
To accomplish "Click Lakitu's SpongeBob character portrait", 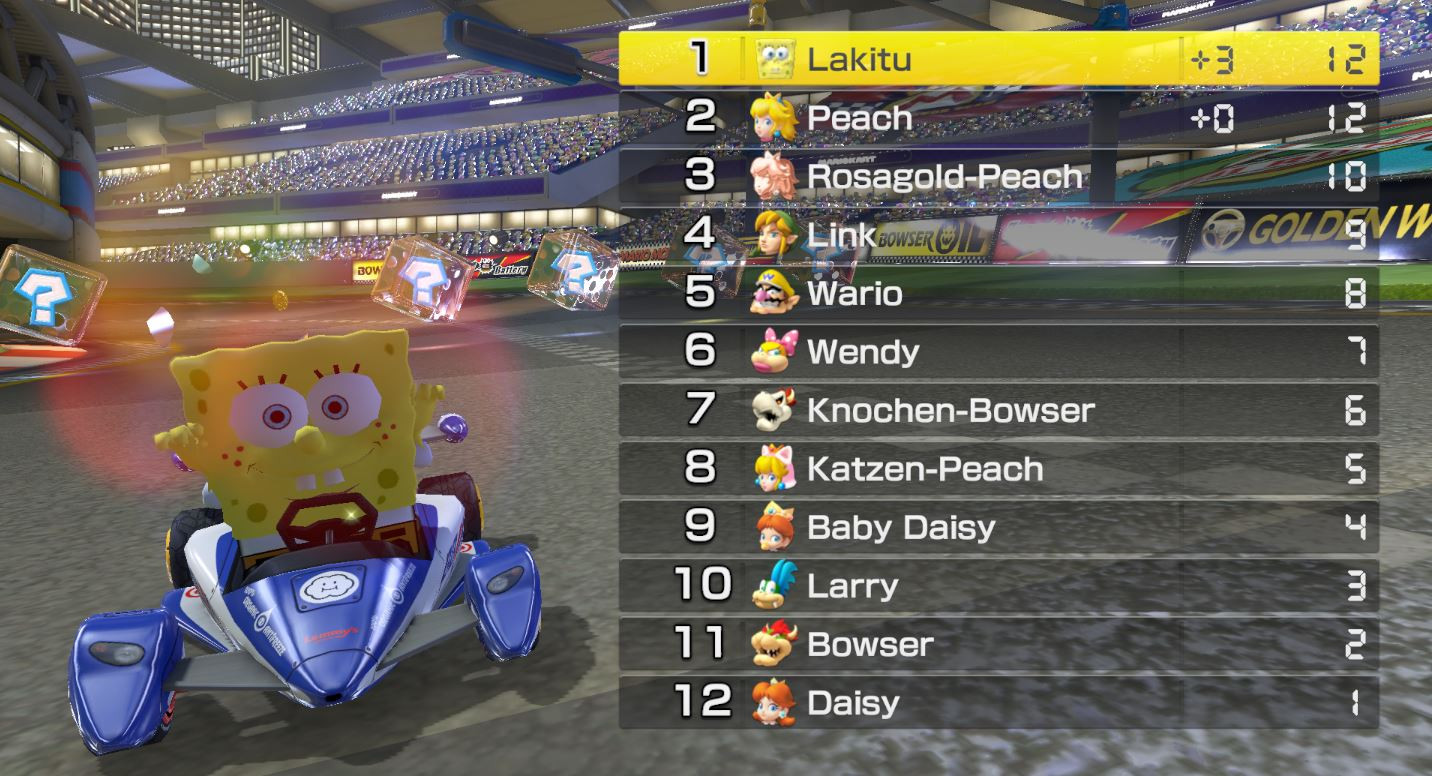I will coord(770,58).
